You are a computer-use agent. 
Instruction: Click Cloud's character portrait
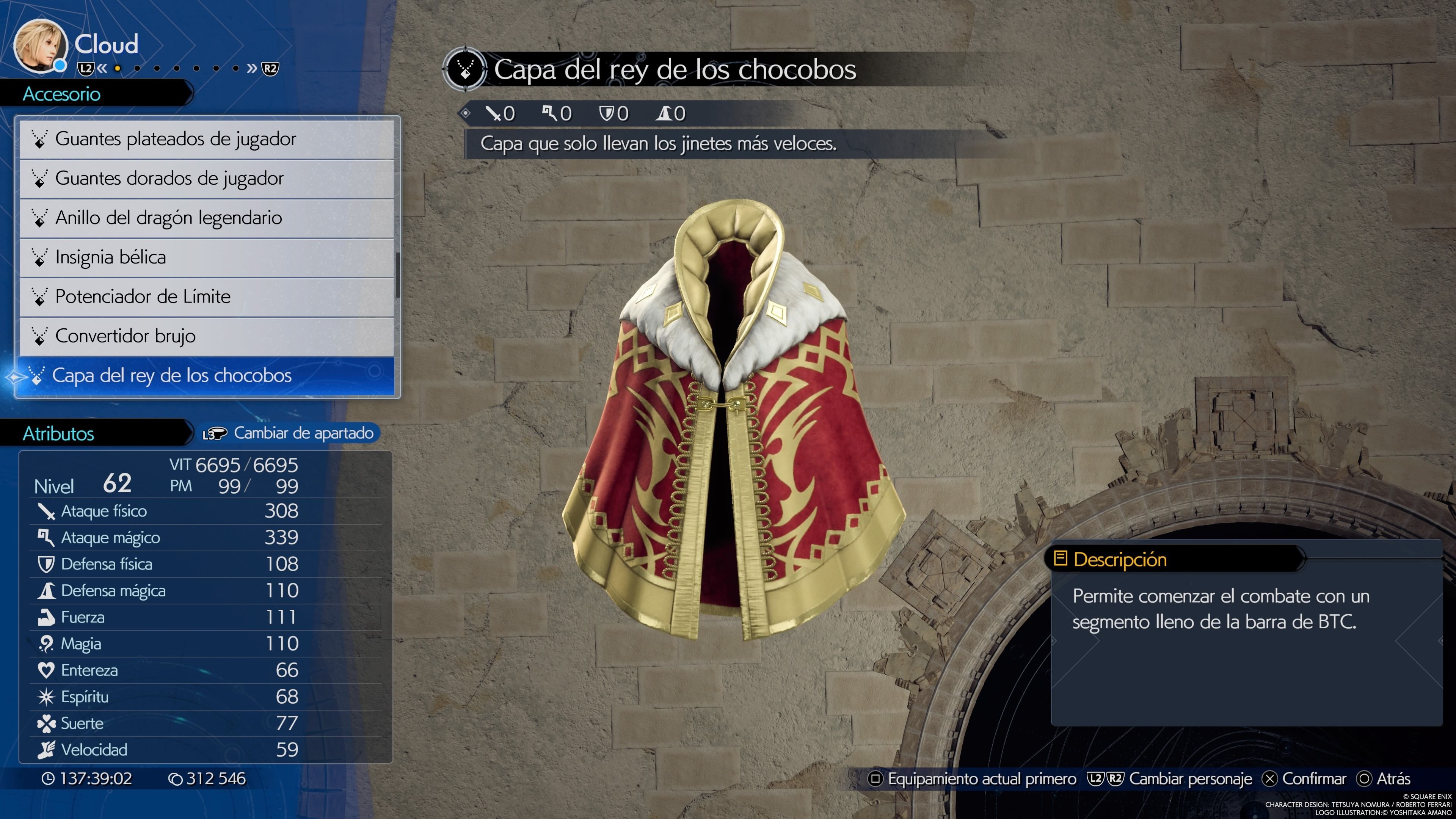tap(39, 46)
